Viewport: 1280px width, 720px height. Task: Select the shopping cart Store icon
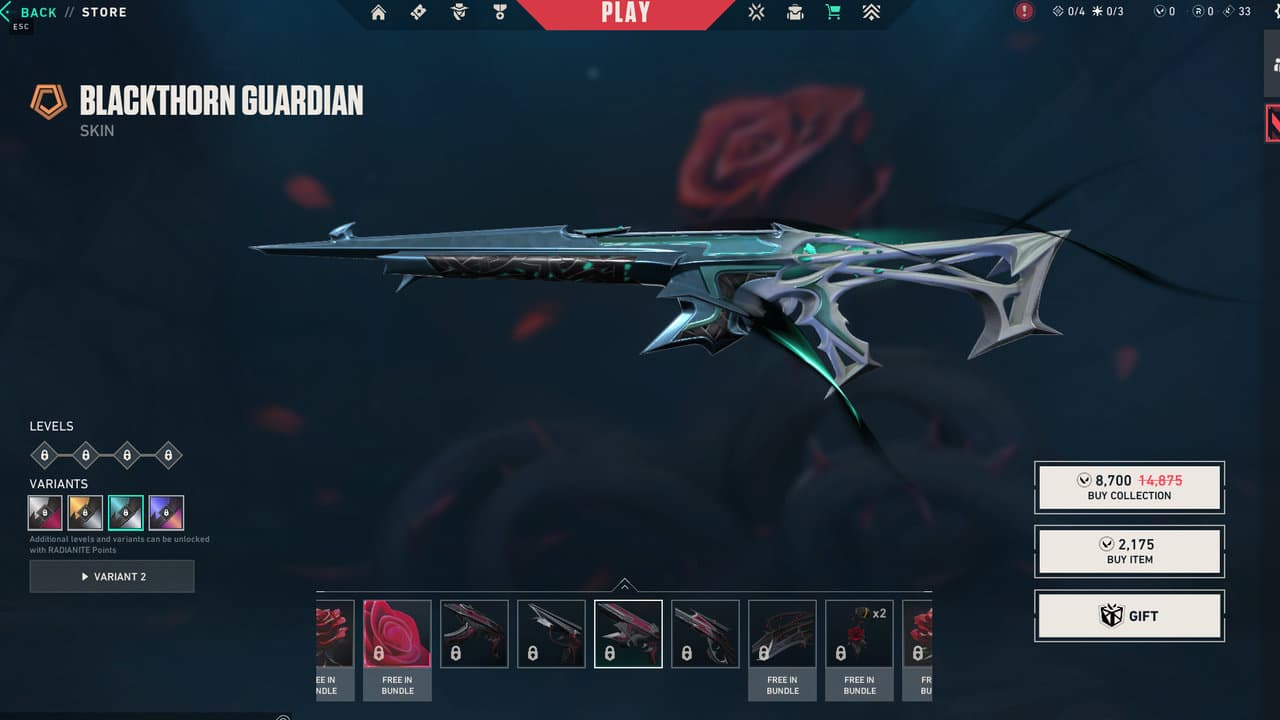[x=832, y=12]
